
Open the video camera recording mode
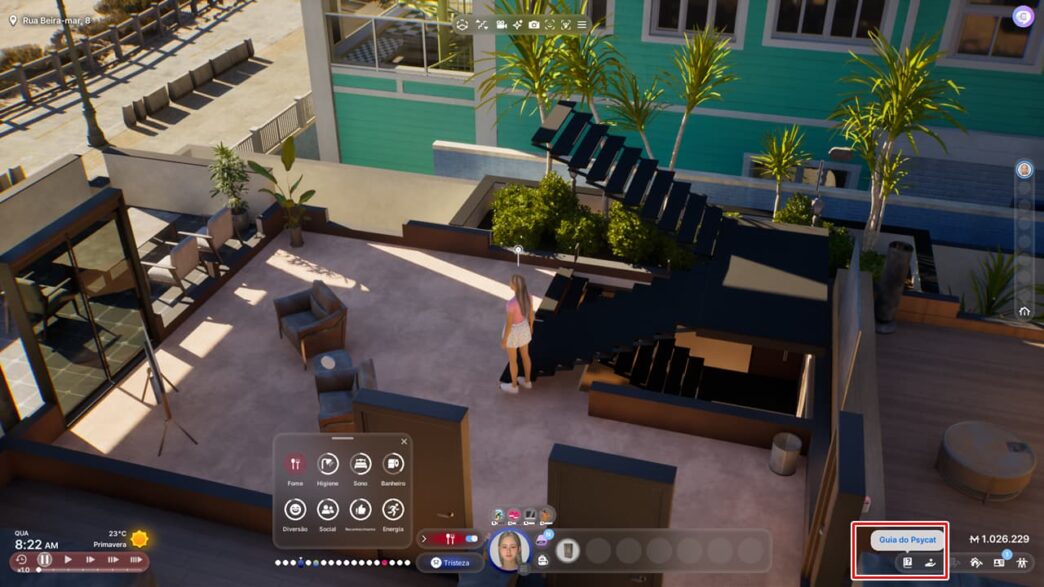(x=502, y=24)
